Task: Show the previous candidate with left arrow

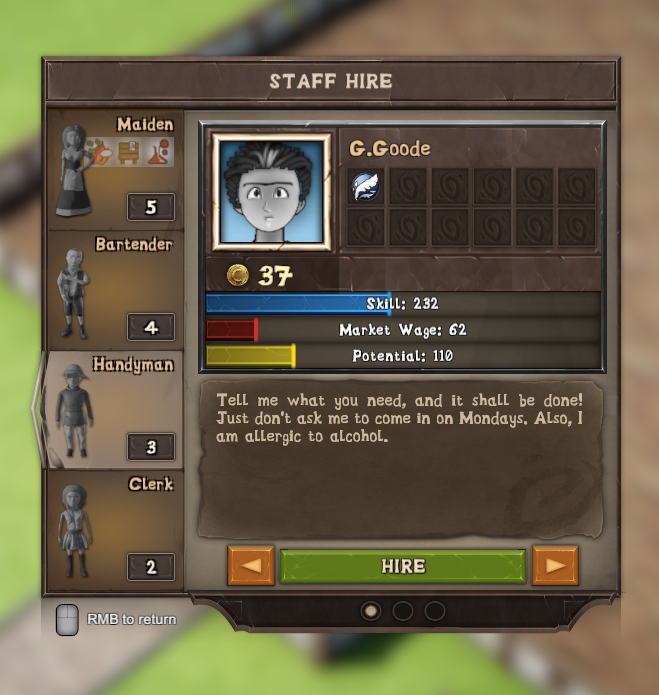Action: 250,566
